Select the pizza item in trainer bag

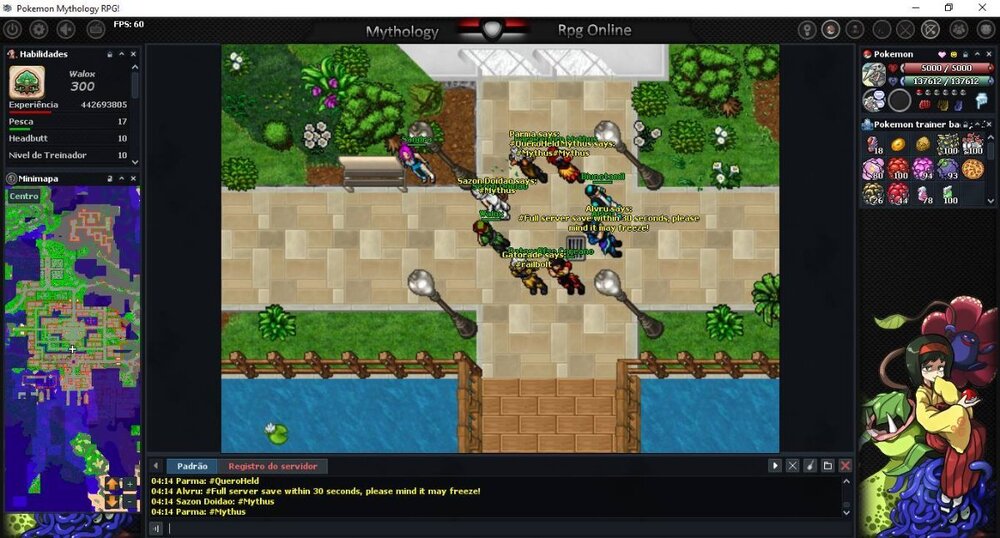[972, 168]
